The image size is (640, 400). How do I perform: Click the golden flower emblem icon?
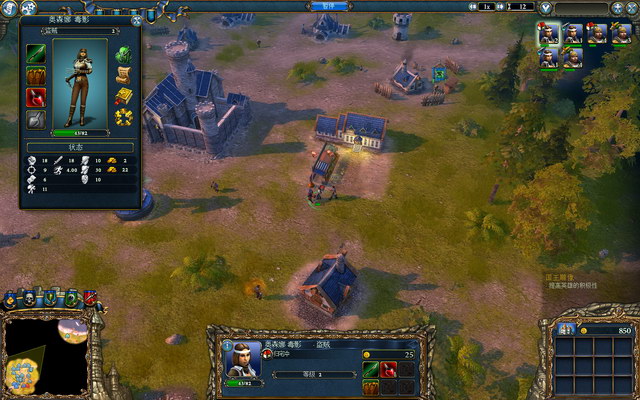pyautogui.click(x=124, y=118)
